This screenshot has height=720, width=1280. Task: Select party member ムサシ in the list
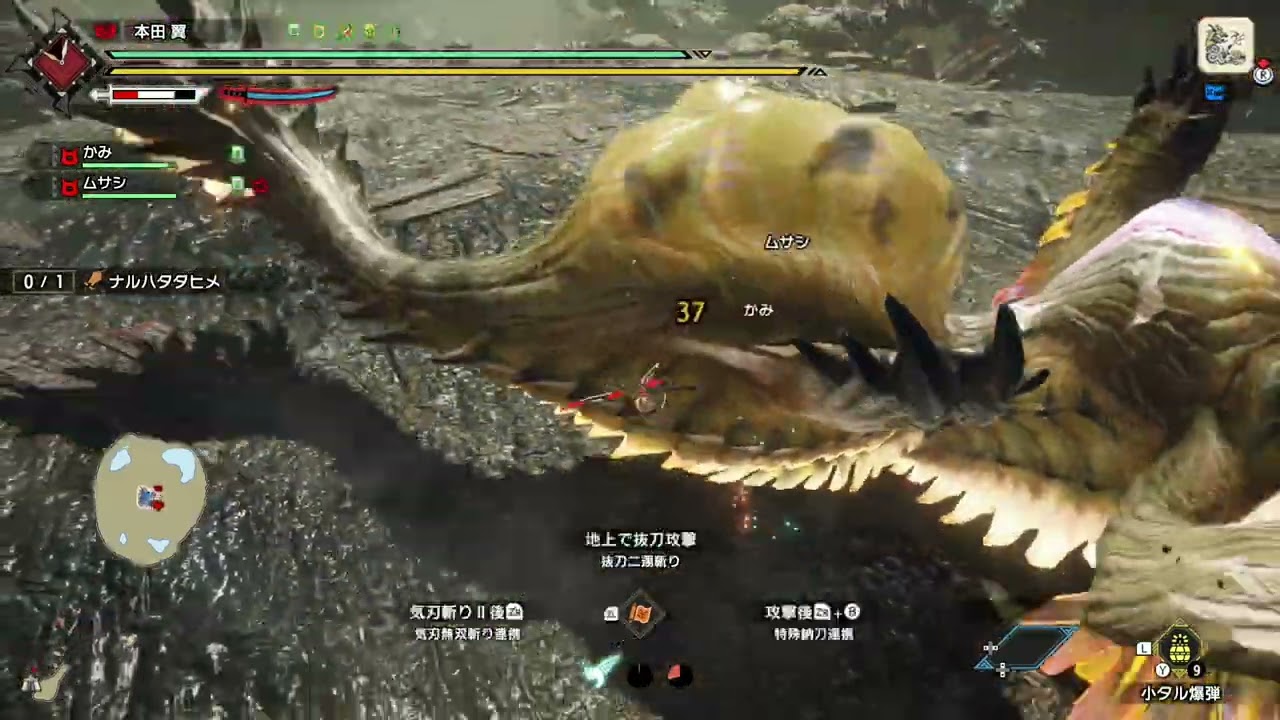pyautogui.click(x=104, y=184)
